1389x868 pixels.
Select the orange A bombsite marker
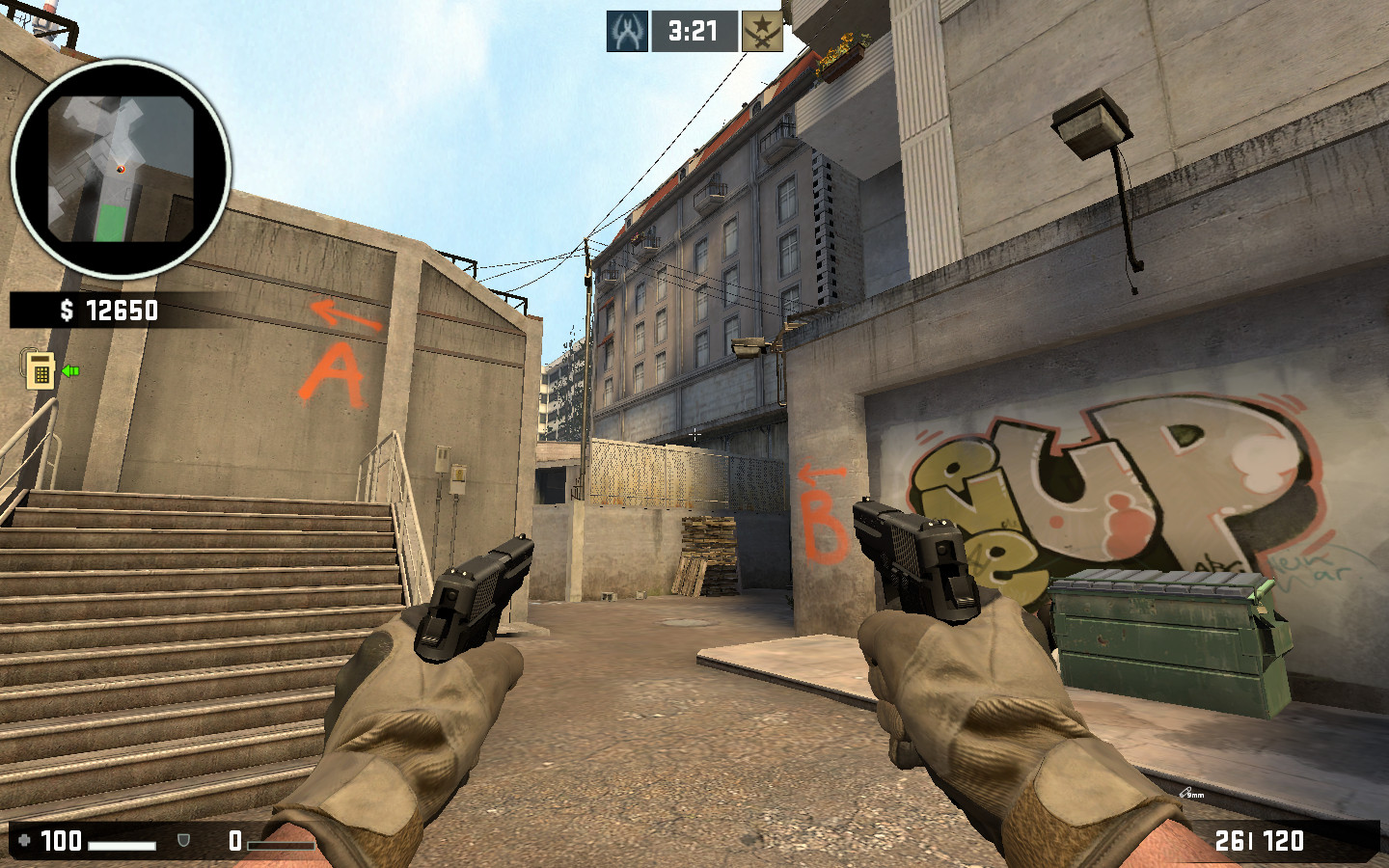332,372
